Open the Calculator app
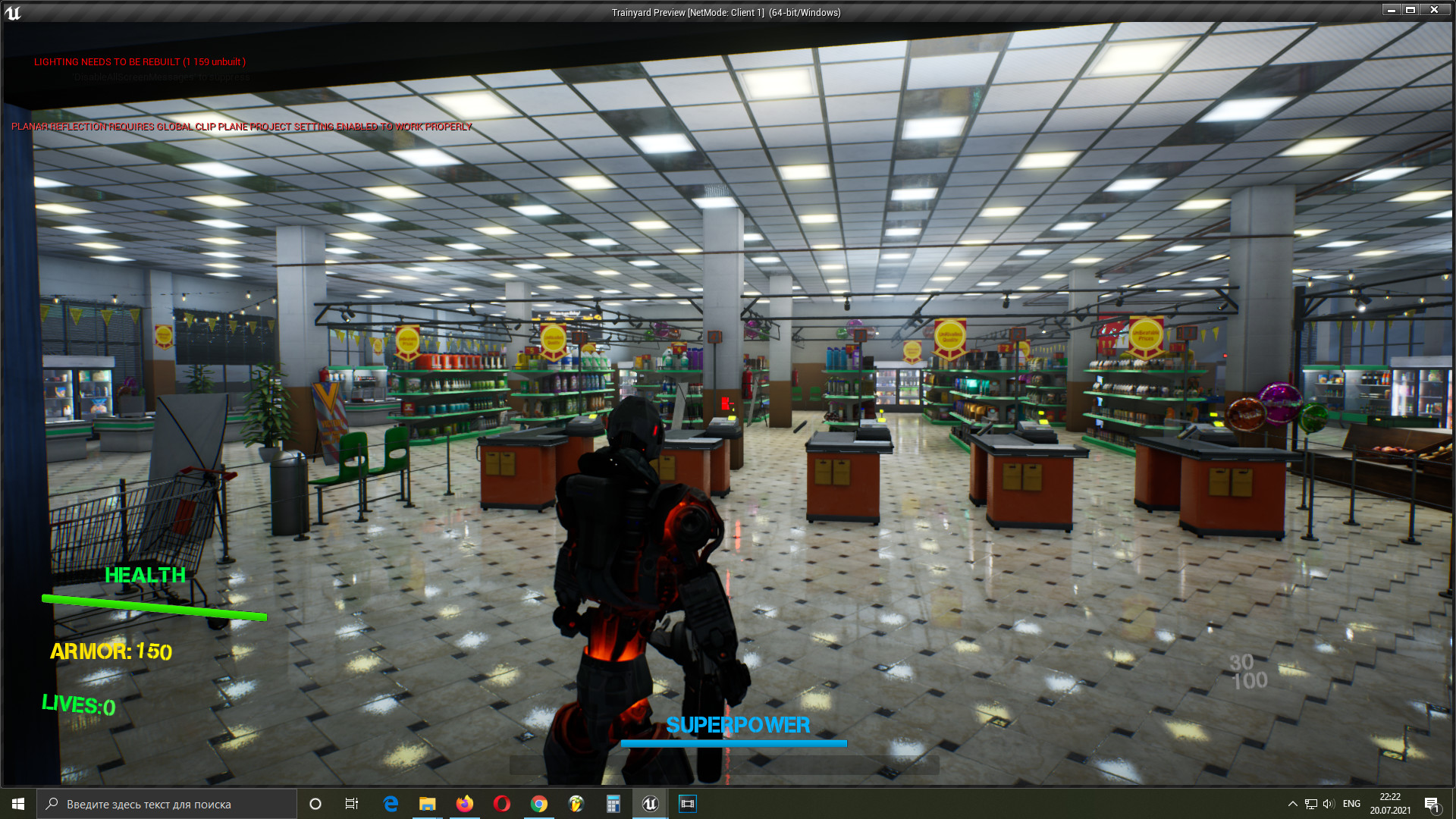Image resolution: width=1456 pixels, height=819 pixels. (613, 804)
